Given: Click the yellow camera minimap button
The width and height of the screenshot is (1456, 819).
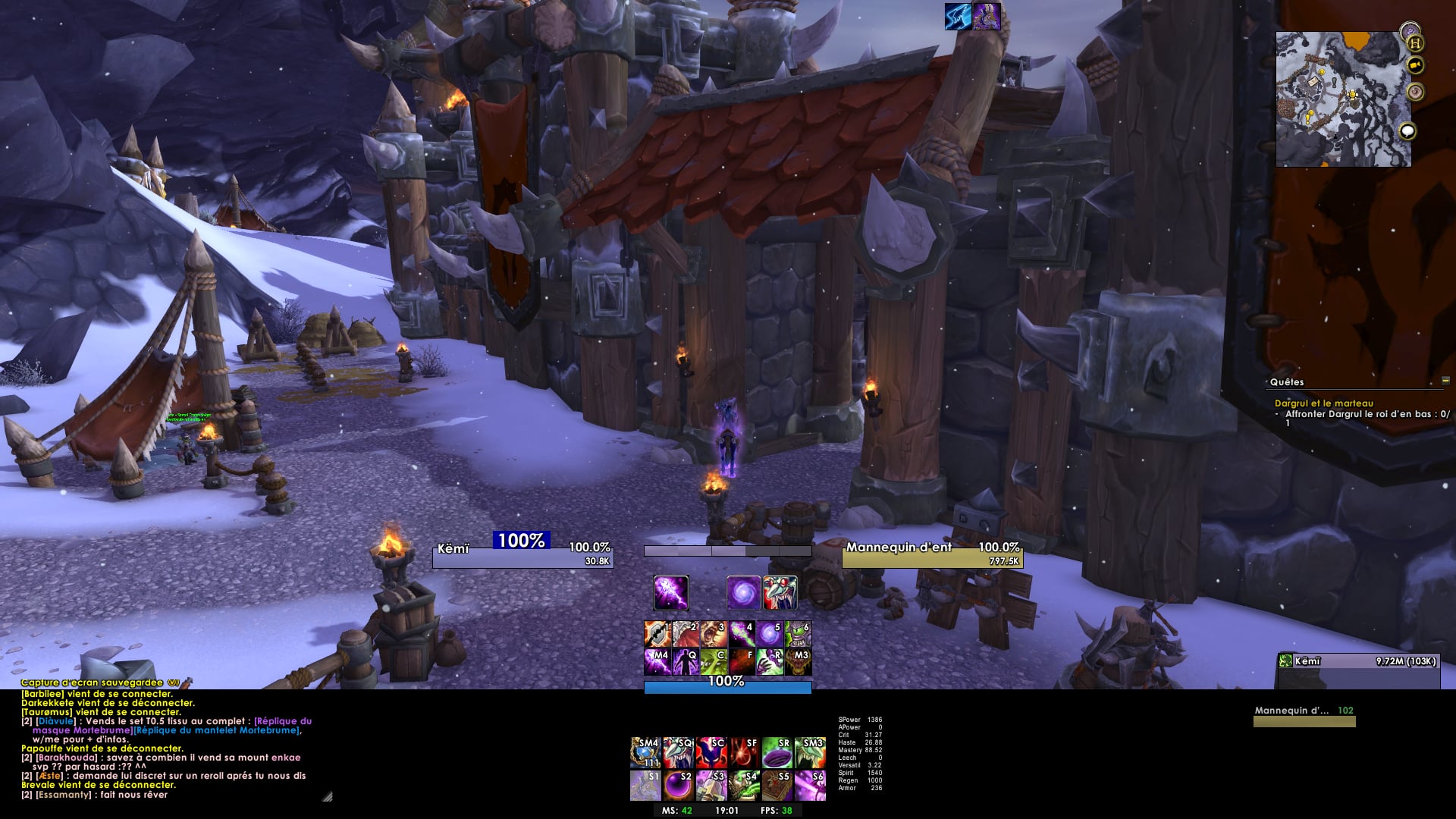Looking at the screenshot, I should (x=1415, y=65).
